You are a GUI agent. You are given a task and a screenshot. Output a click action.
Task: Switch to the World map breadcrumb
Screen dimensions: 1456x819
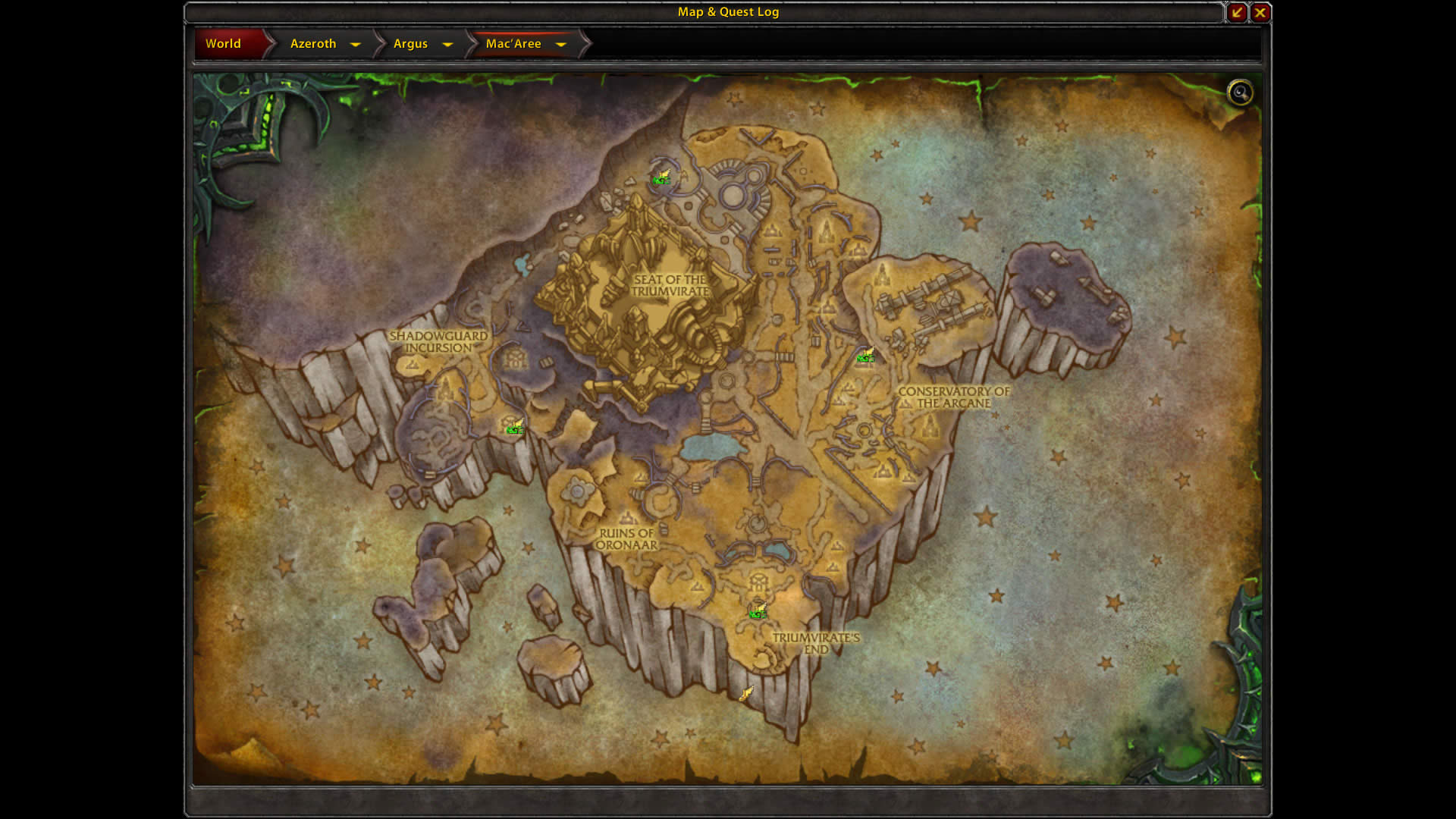click(x=224, y=43)
